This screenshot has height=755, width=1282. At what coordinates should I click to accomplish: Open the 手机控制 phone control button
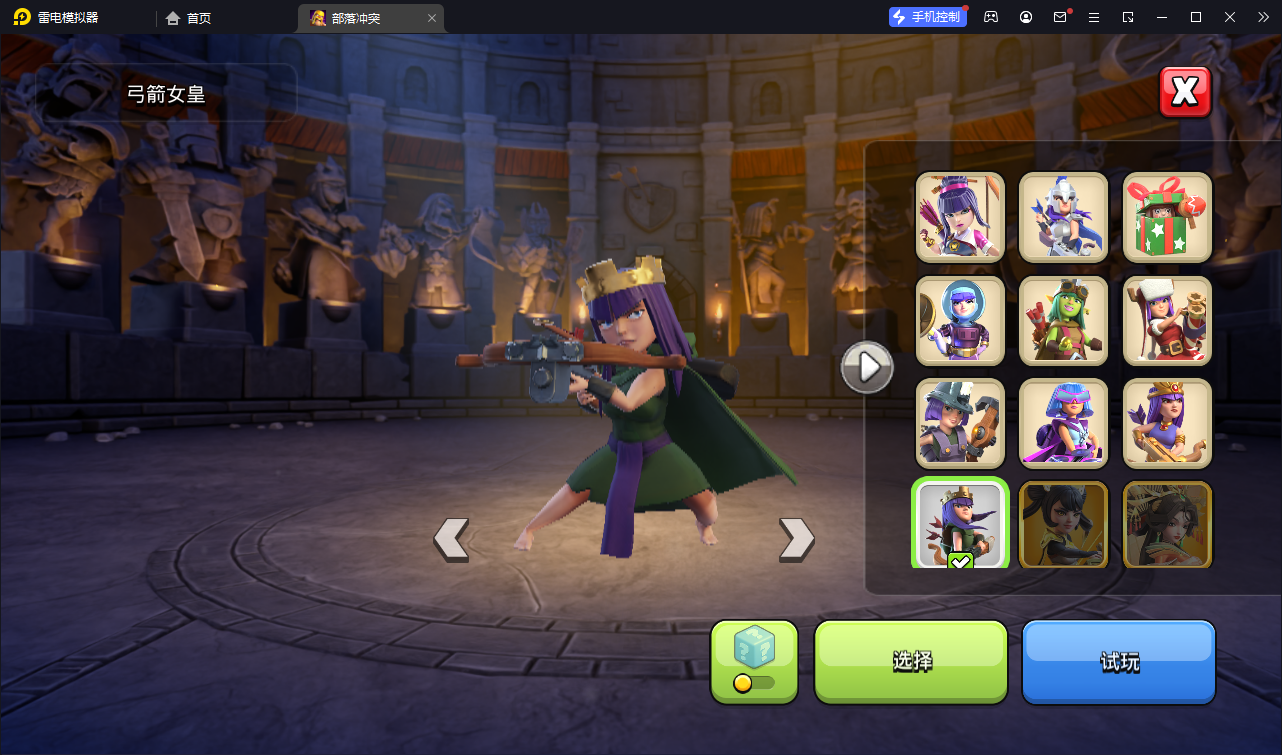[x=928, y=17]
